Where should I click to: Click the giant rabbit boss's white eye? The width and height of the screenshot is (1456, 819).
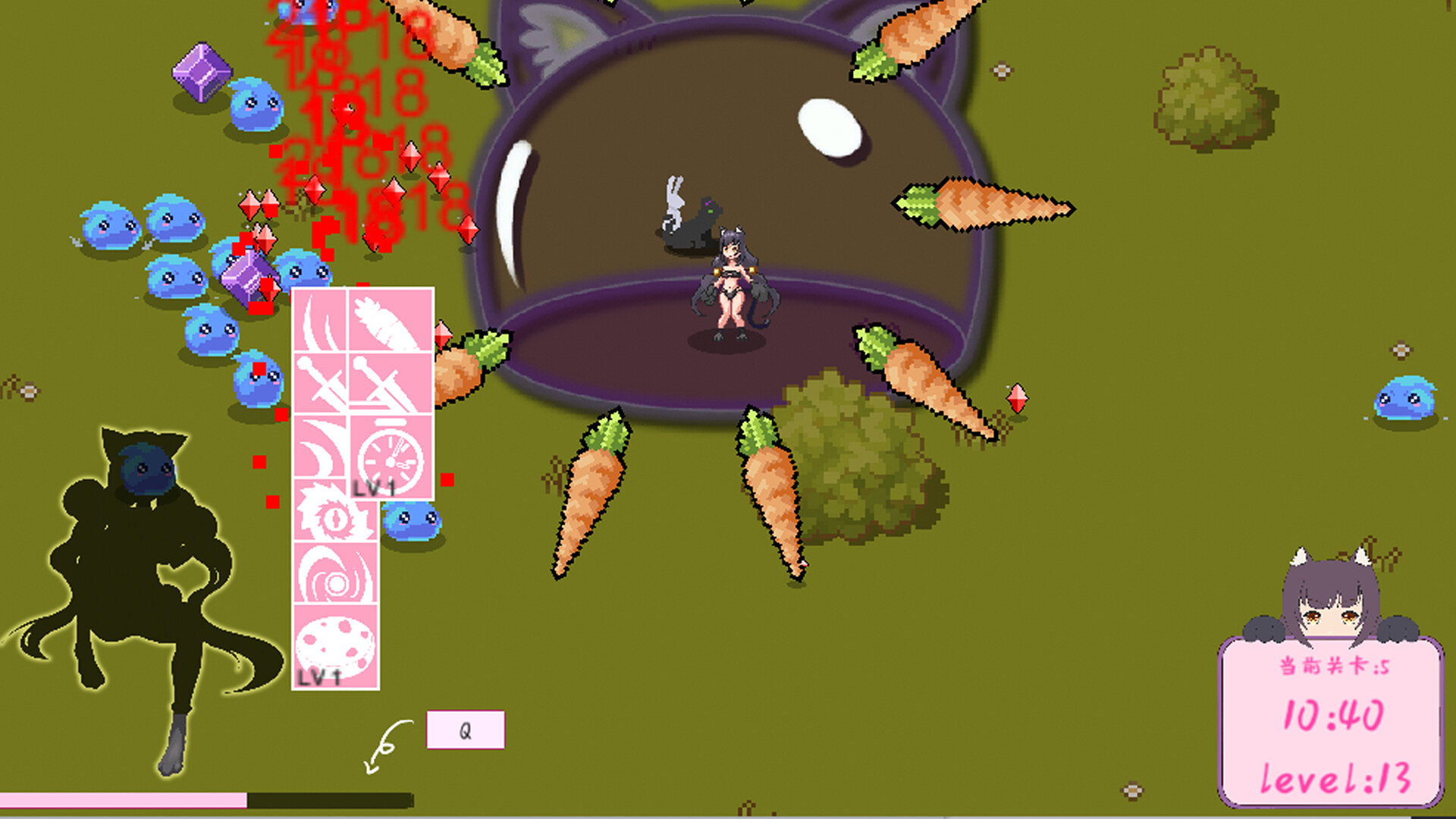coord(830,125)
